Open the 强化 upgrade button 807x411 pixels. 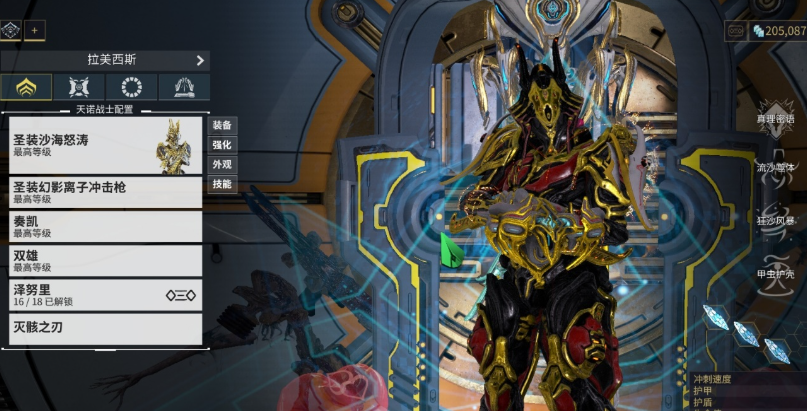tap(221, 145)
